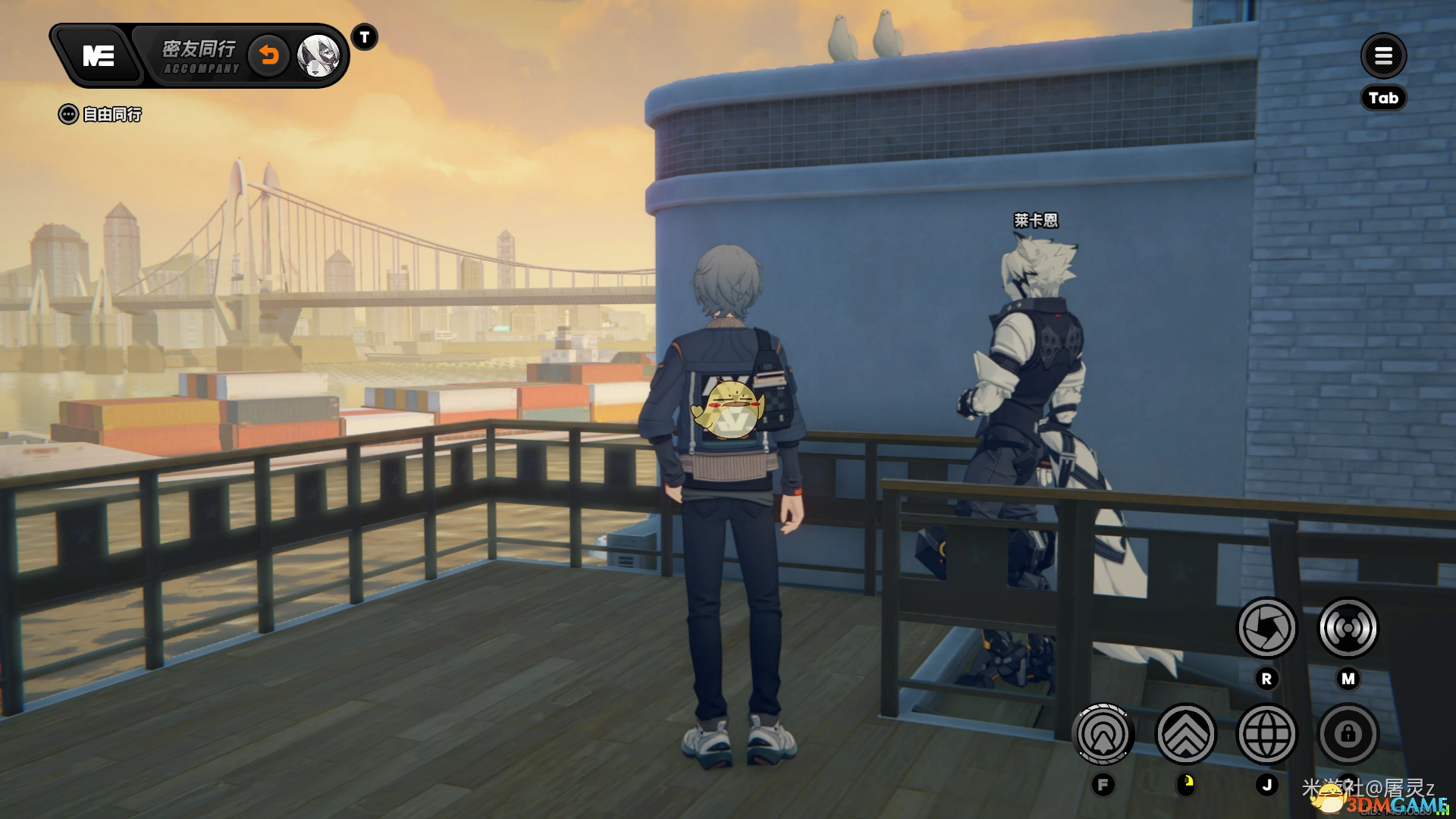Click the locked padlock slot
This screenshot has width=1456, height=819.
coord(1348,734)
